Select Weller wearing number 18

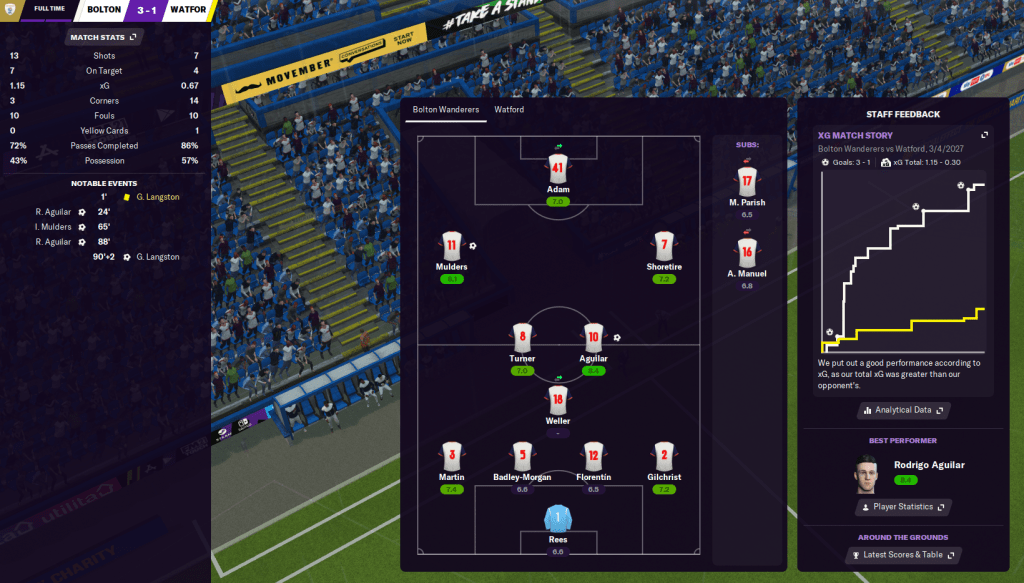click(x=558, y=399)
